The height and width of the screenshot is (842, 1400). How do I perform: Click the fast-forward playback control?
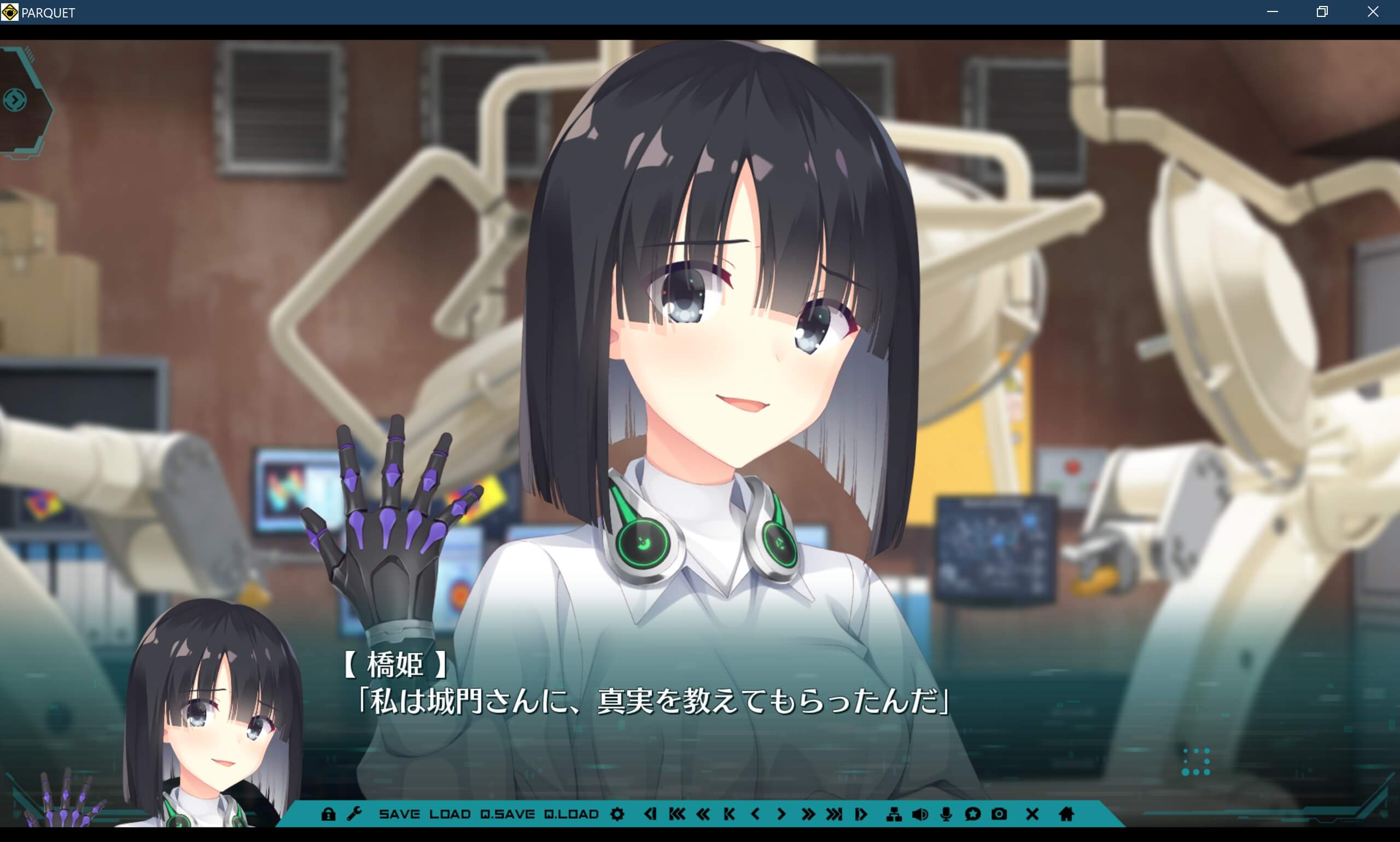click(x=809, y=815)
